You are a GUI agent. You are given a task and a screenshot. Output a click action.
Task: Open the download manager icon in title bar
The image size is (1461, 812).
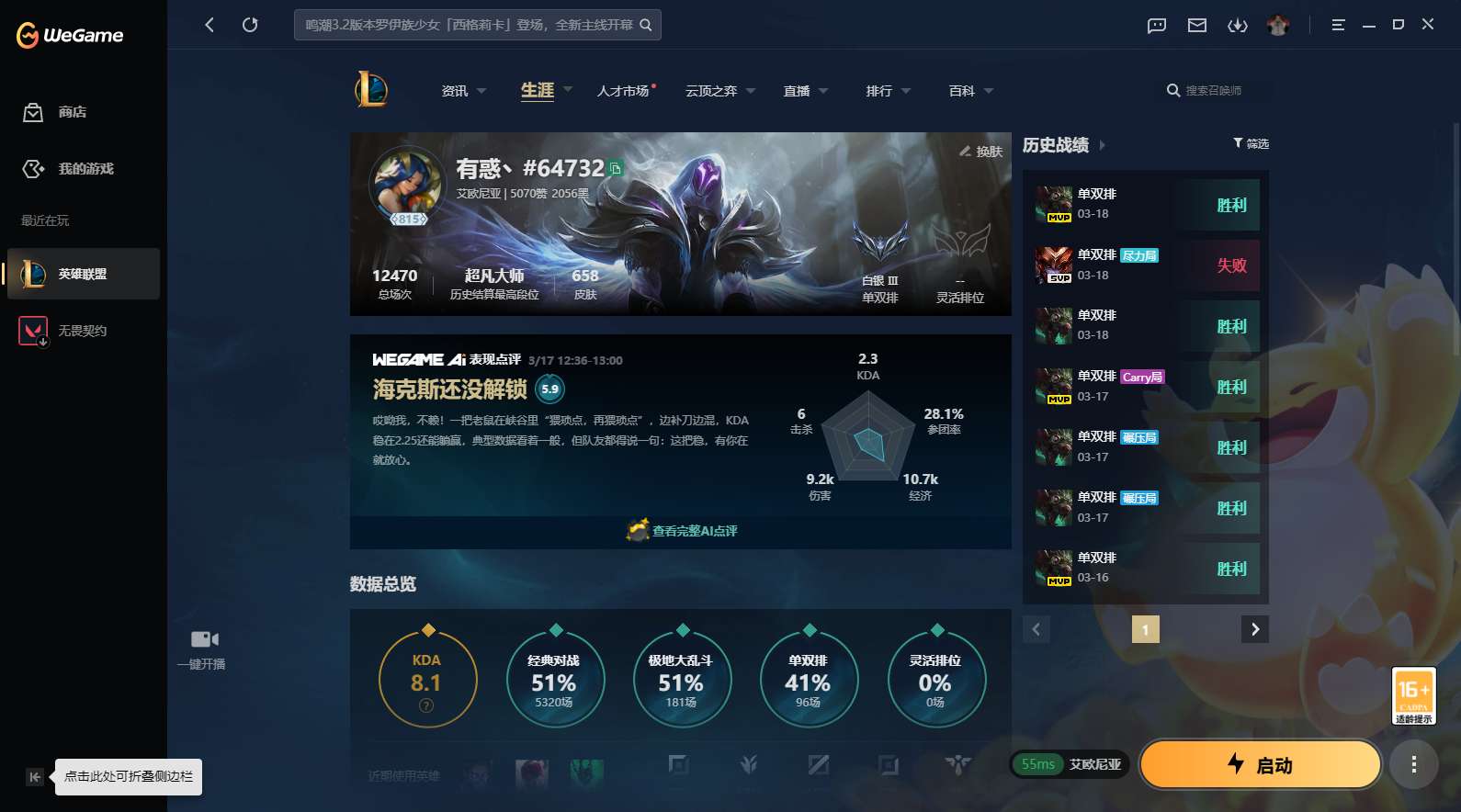[x=1238, y=25]
